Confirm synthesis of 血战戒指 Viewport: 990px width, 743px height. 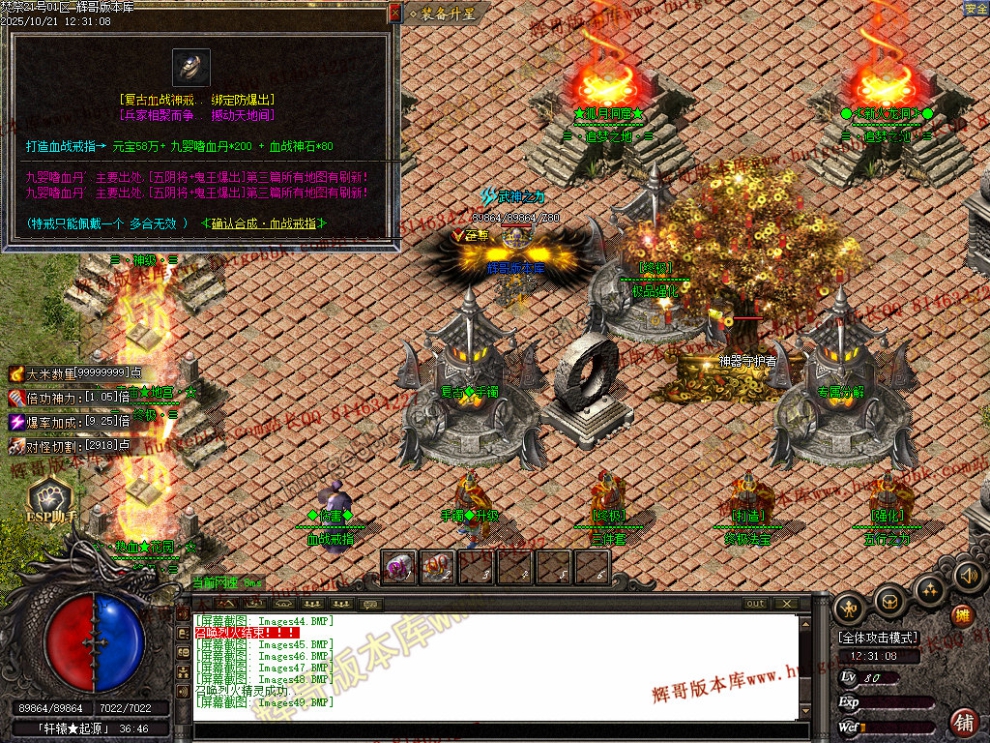tap(269, 223)
